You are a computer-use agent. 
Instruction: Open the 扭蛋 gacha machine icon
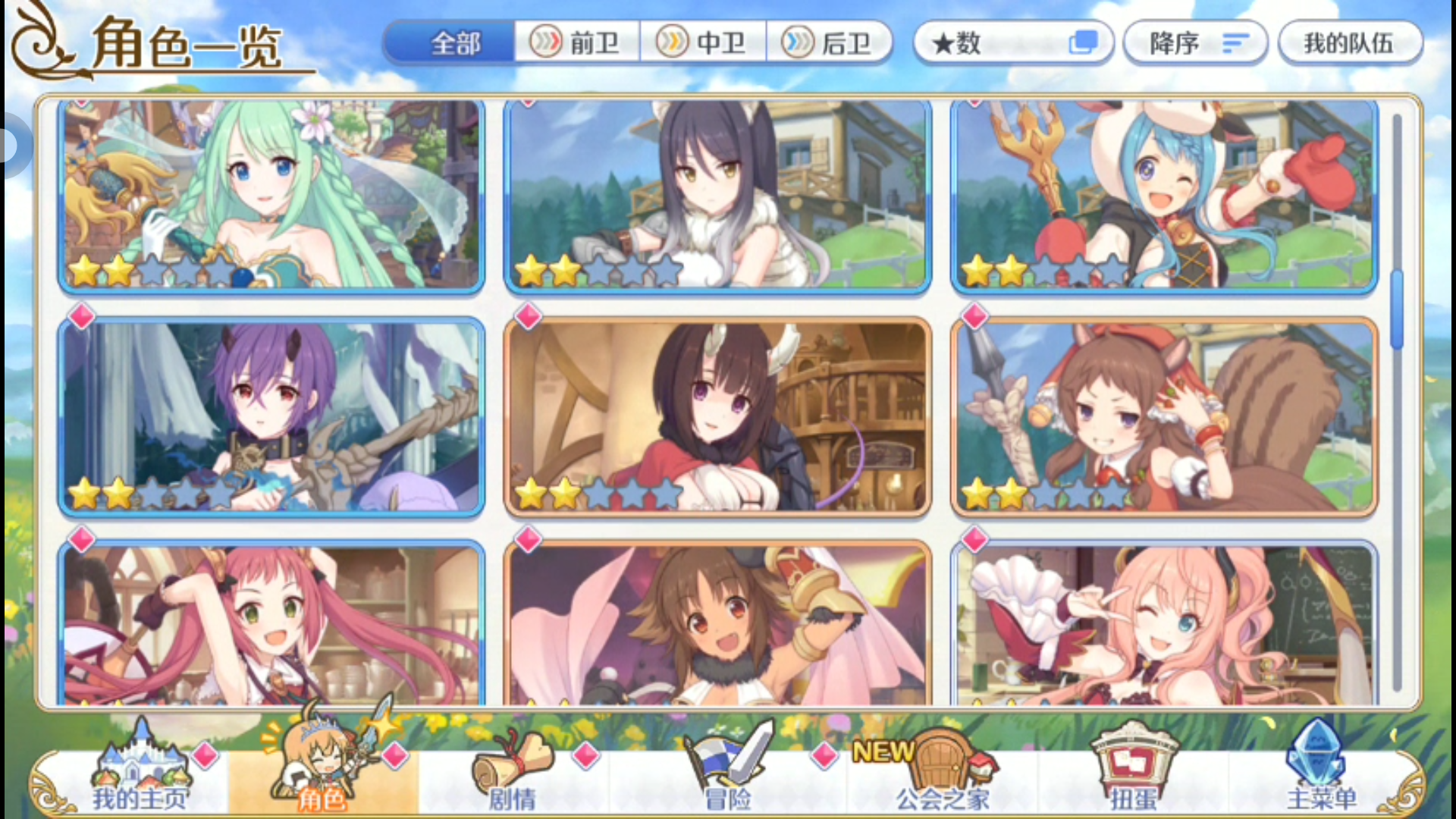(x=1134, y=758)
